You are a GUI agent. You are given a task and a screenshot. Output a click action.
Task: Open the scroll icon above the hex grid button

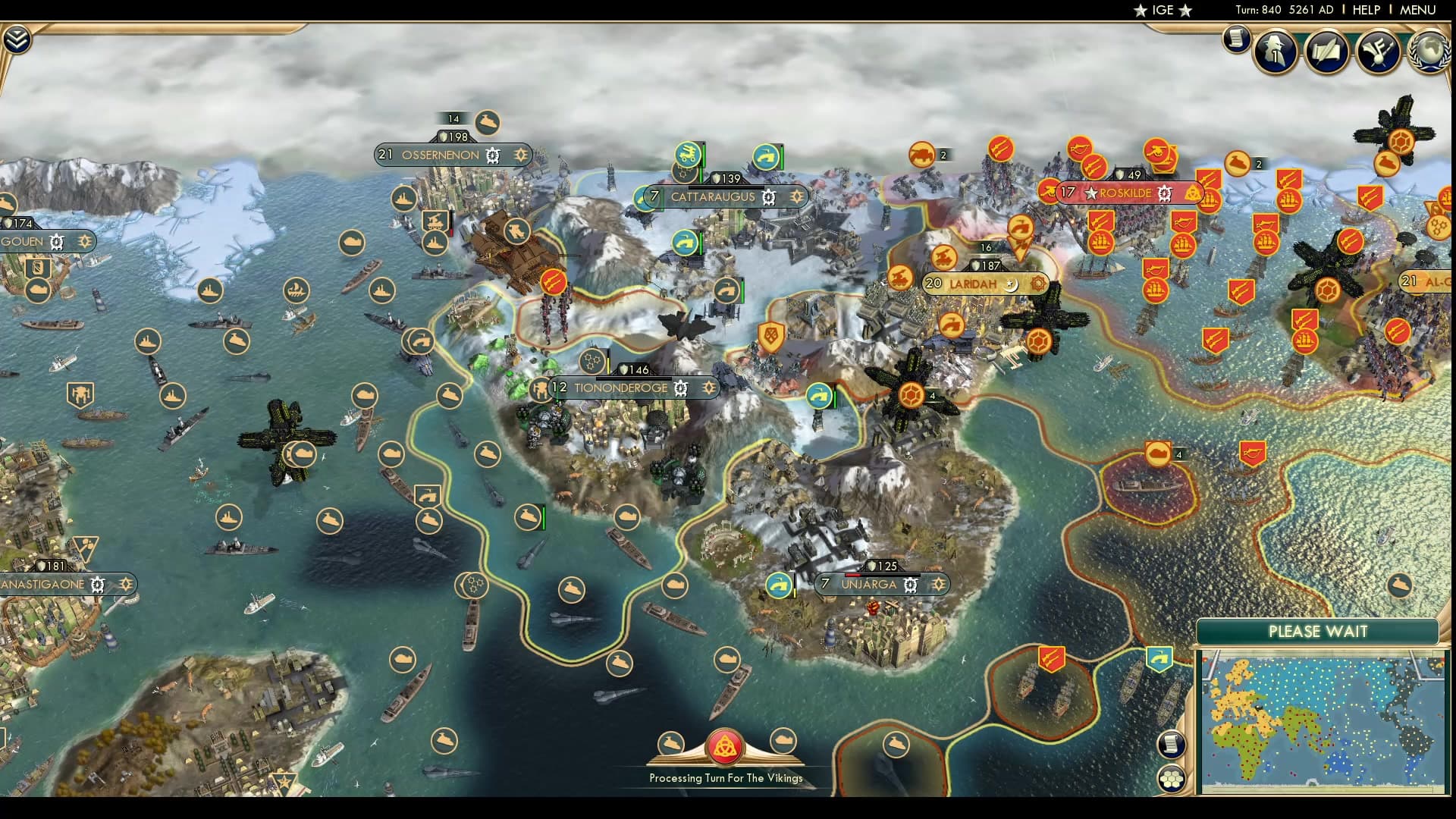click(1172, 744)
